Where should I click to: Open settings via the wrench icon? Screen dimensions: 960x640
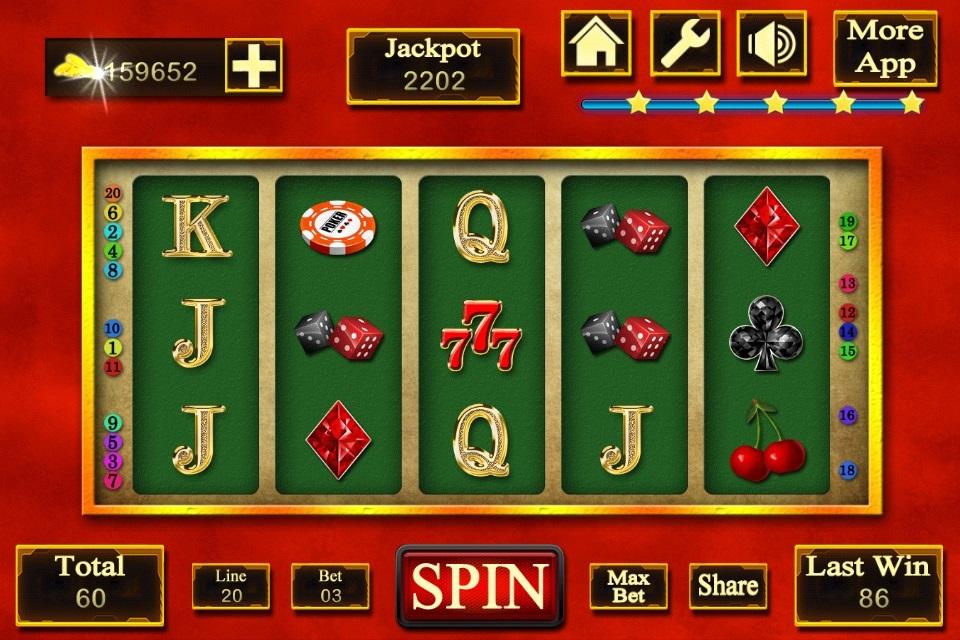tap(685, 43)
